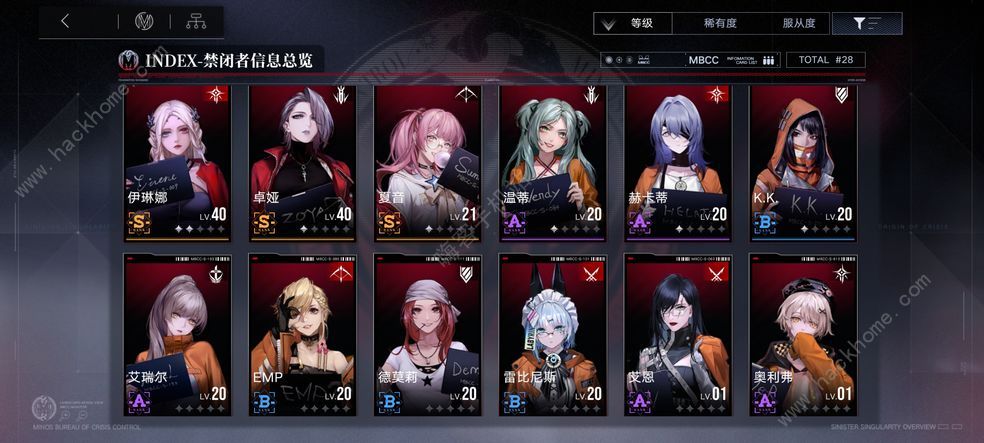
Task: Sort characters by 稀有度 (rarity)
Action: [x=719, y=23]
